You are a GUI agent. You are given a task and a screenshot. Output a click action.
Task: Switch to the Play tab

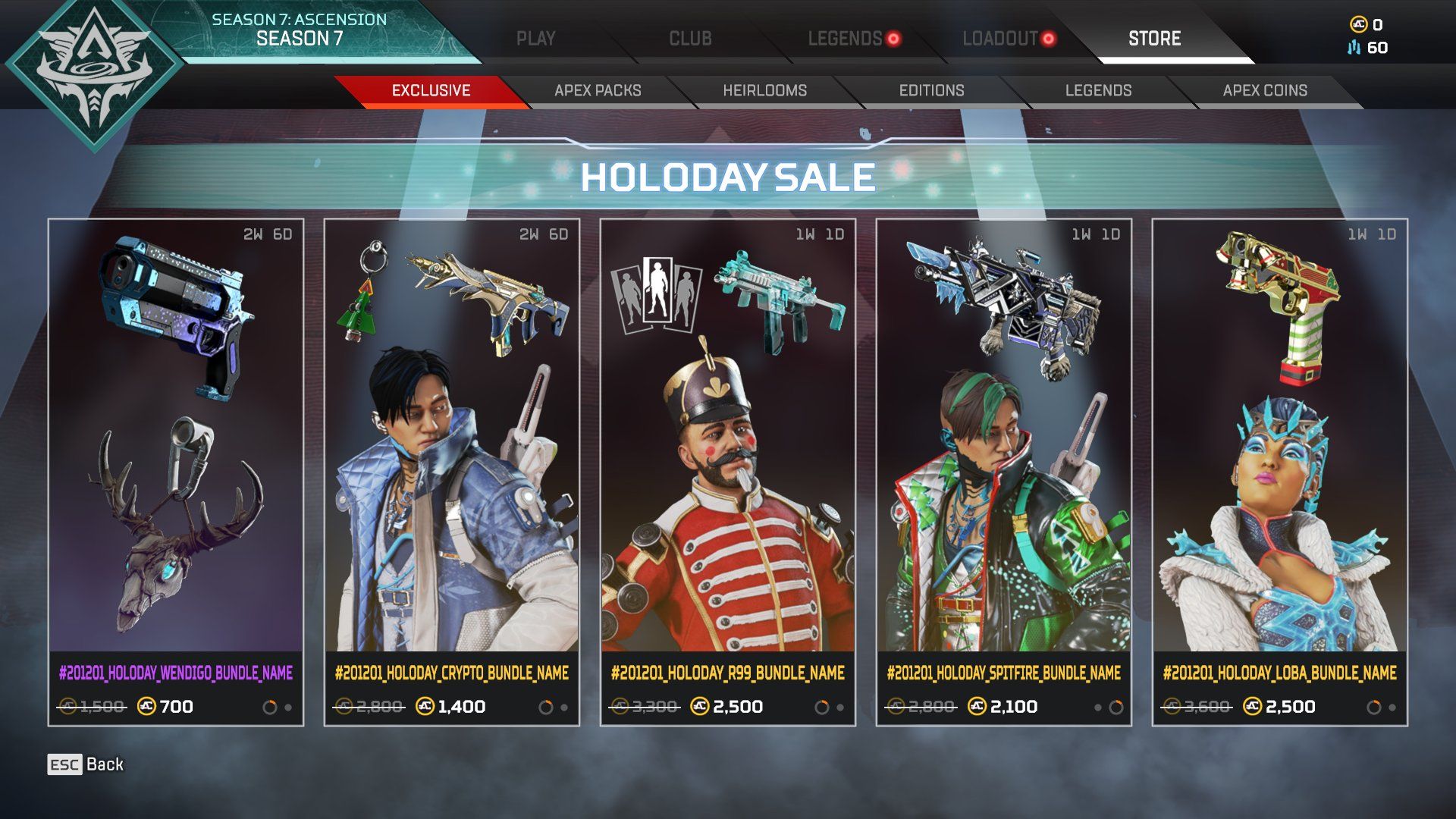pyautogui.click(x=535, y=39)
